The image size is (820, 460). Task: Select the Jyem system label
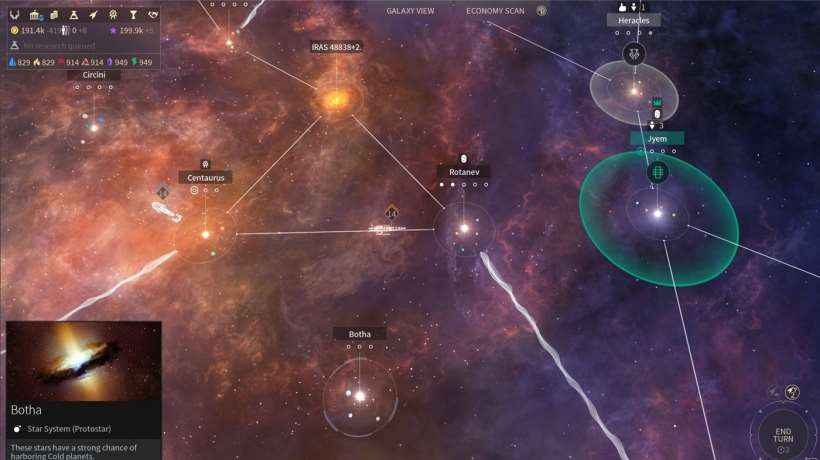pos(657,138)
